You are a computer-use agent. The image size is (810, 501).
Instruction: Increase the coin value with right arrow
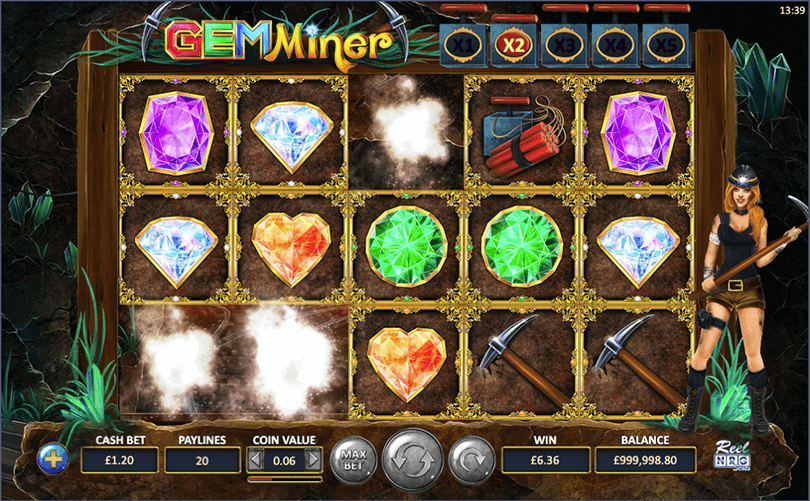pos(313,460)
